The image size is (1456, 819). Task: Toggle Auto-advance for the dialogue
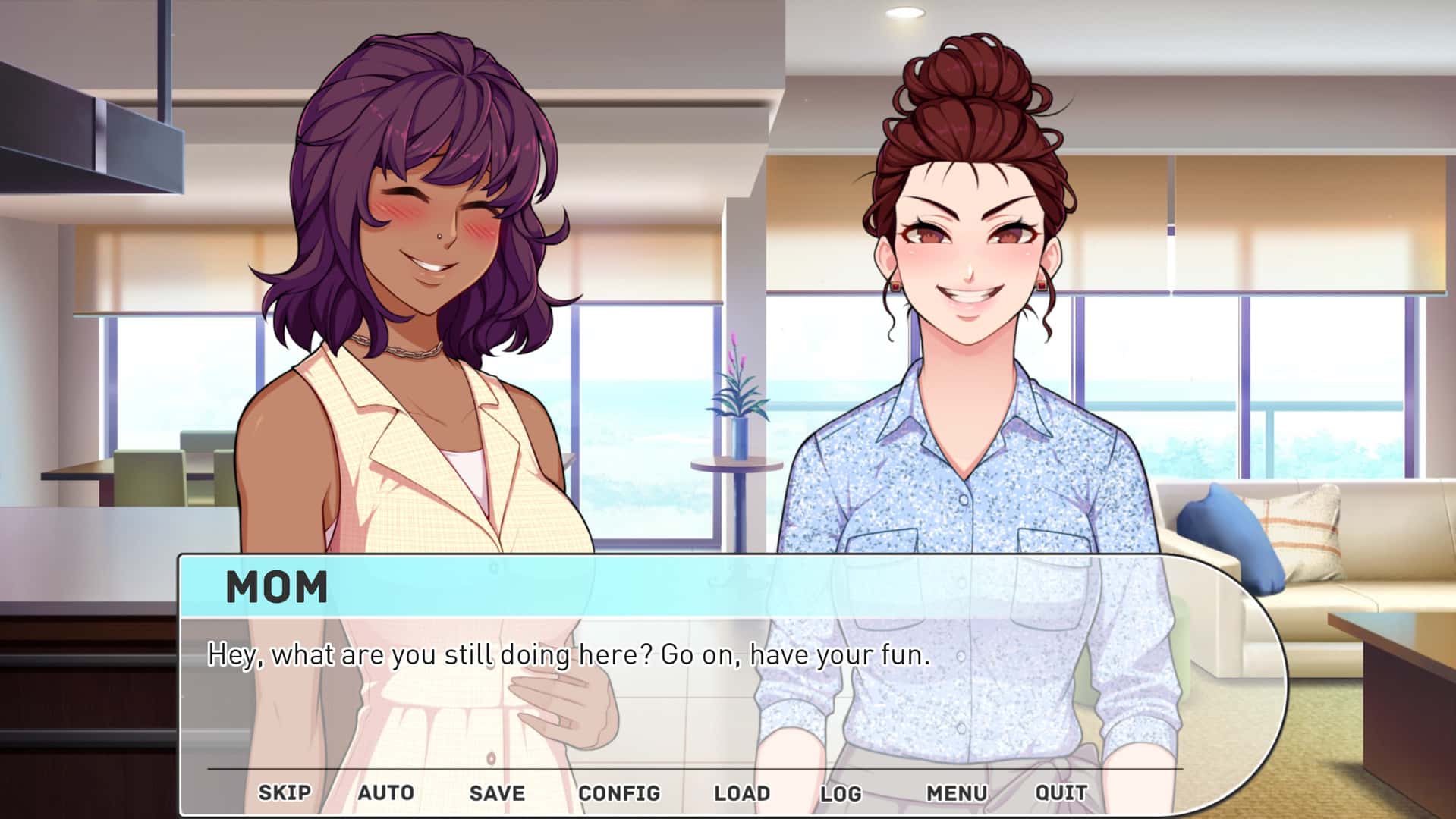click(x=387, y=792)
